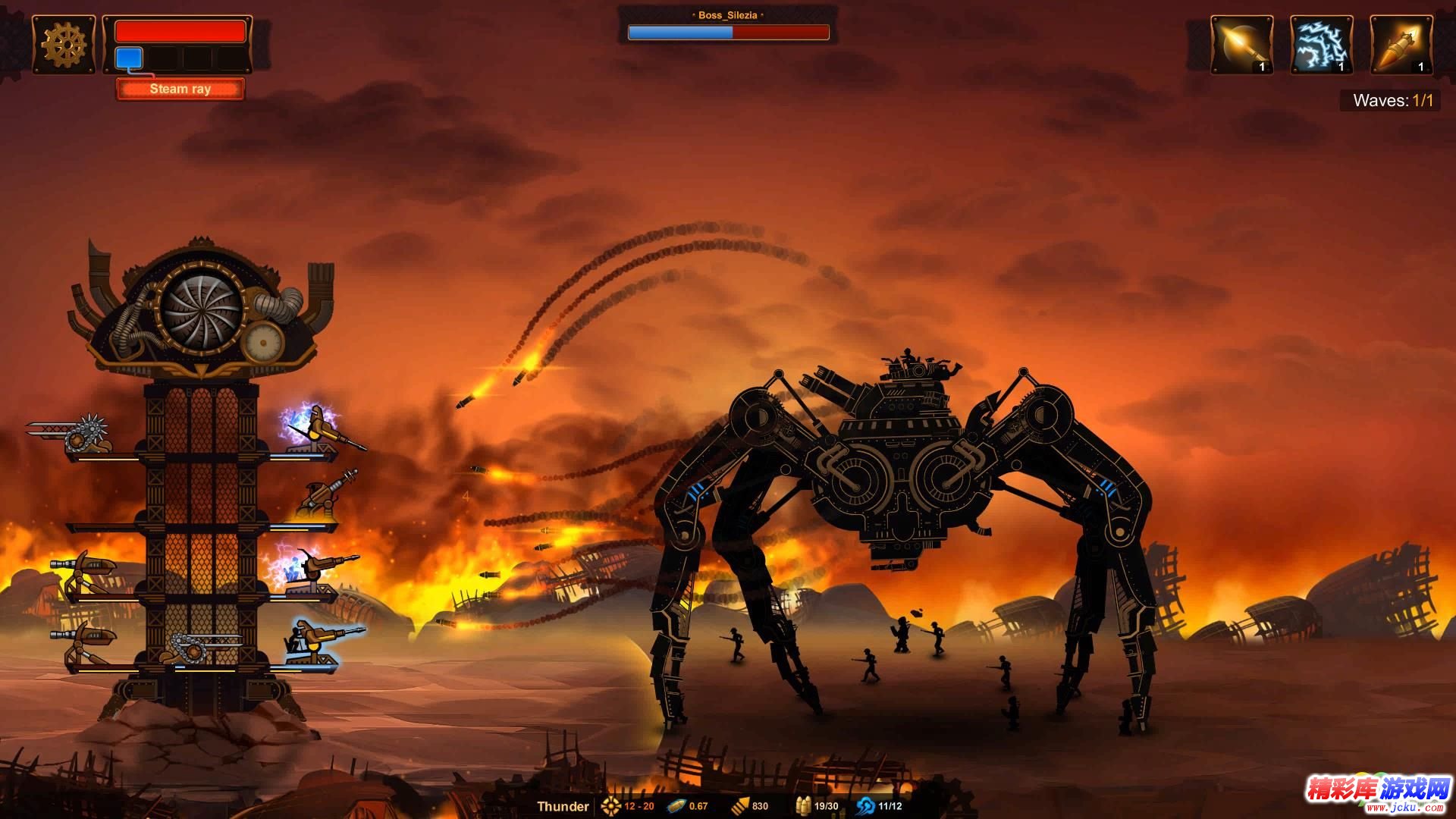
Task: Trigger the blue lightning storm ability
Action: (x=1321, y=45)
